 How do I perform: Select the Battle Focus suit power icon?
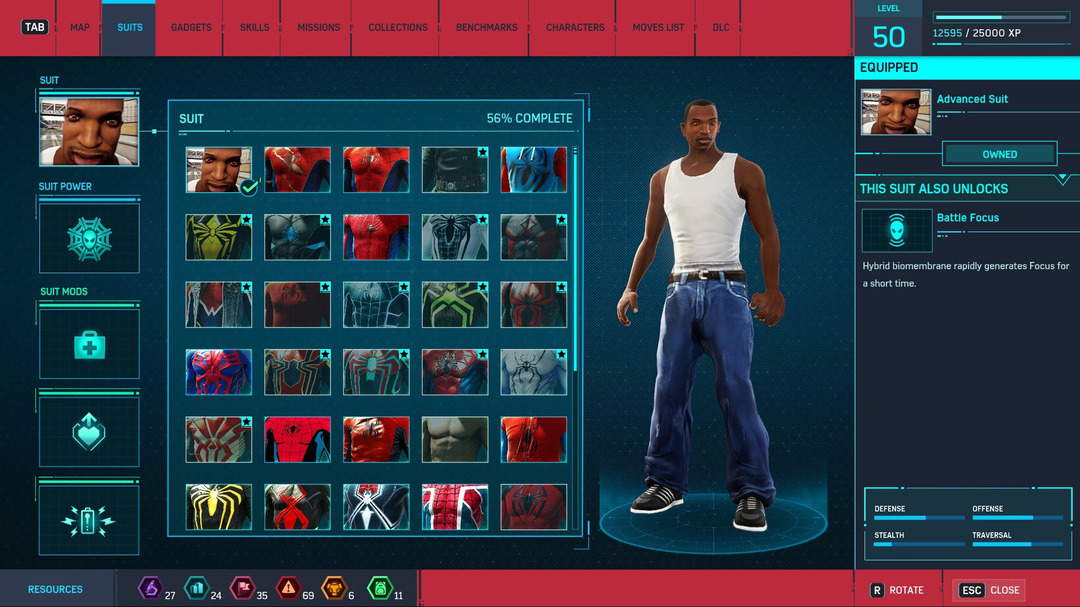coord(896,230)
